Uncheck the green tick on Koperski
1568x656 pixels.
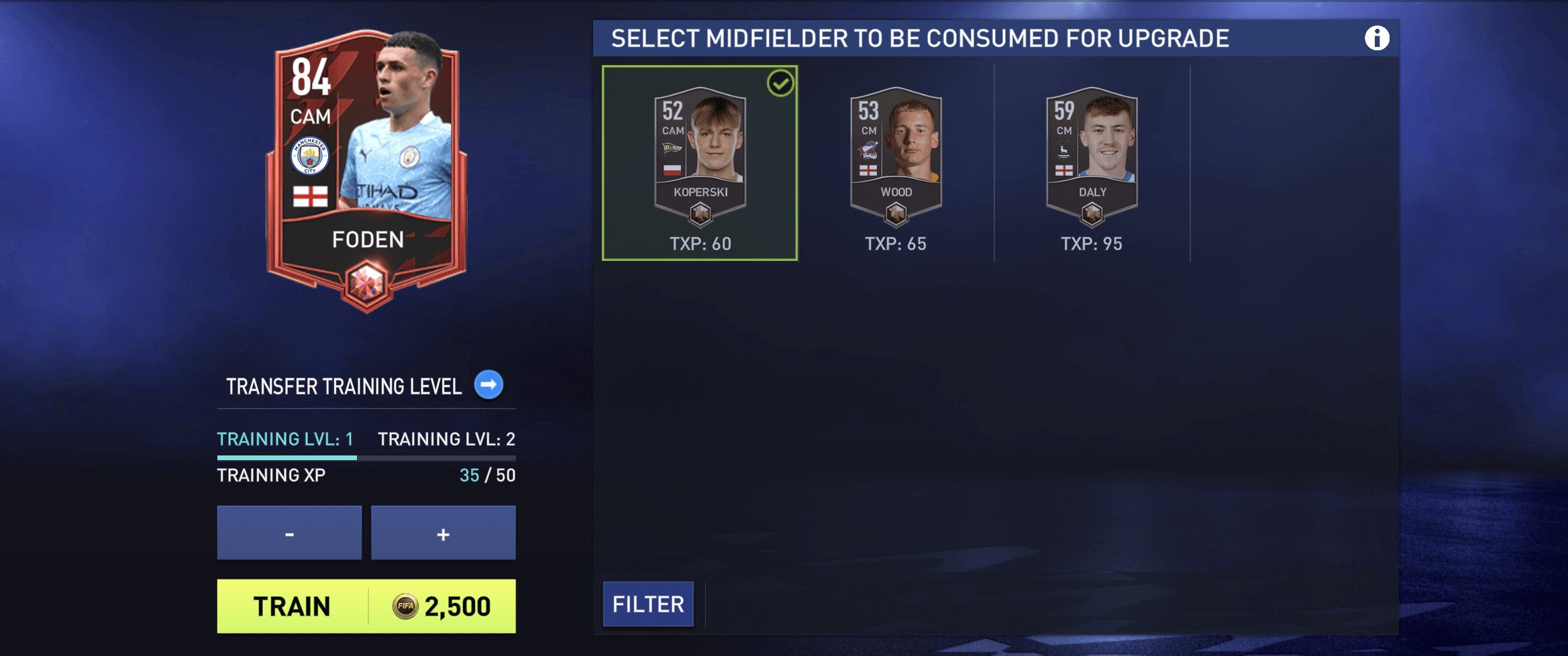click(x=780, y=84)
